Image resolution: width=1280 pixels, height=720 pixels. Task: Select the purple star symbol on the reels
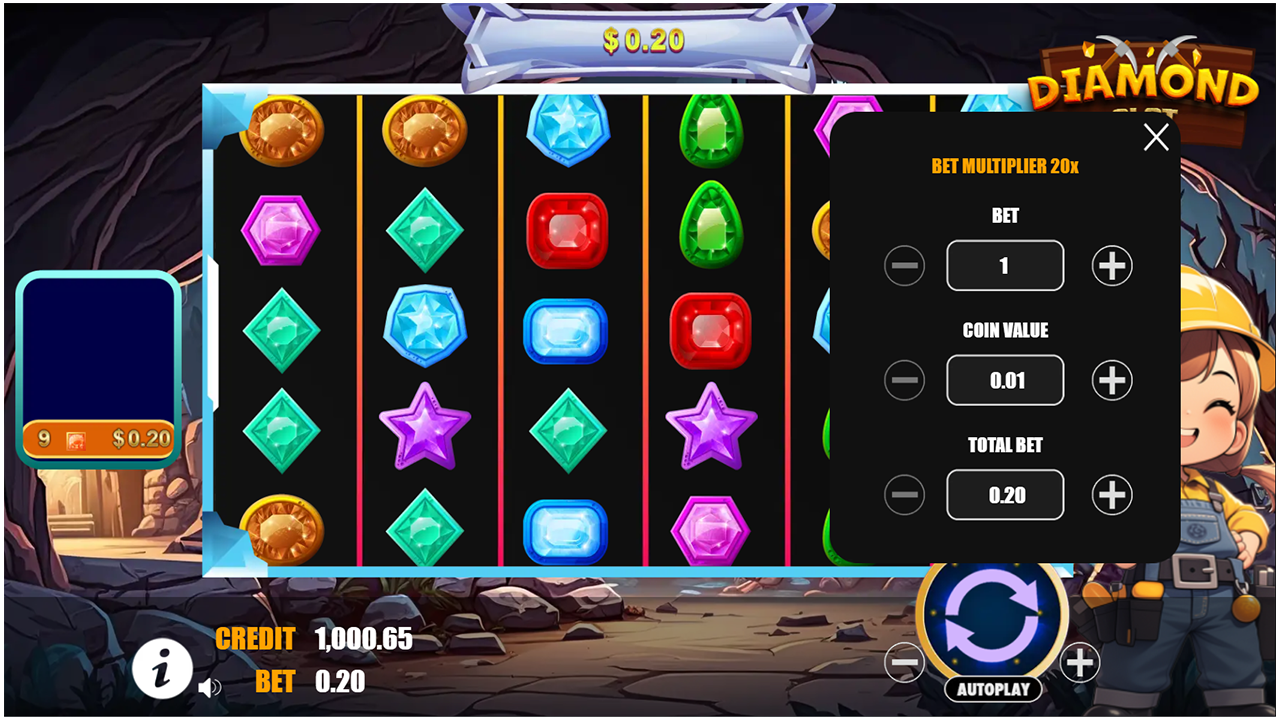point(425,425)
